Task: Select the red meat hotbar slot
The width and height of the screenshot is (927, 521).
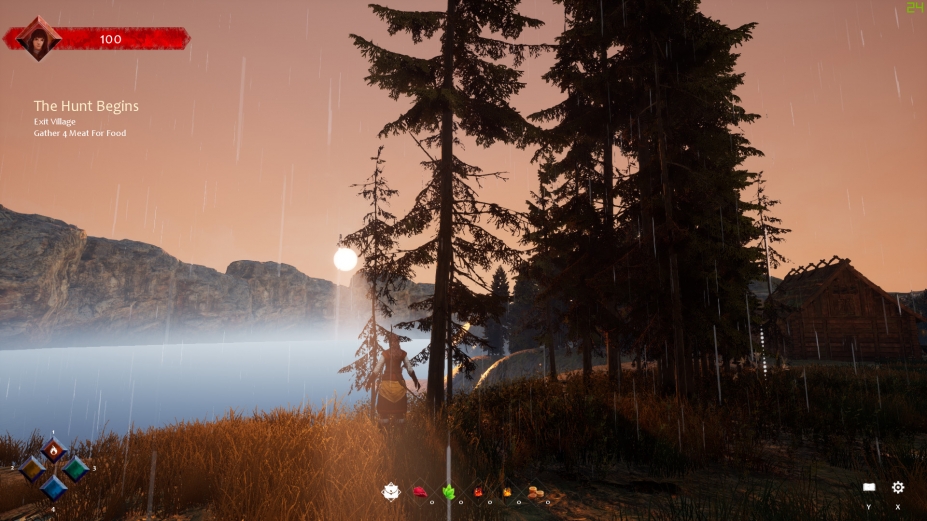Action: point(420,492)
